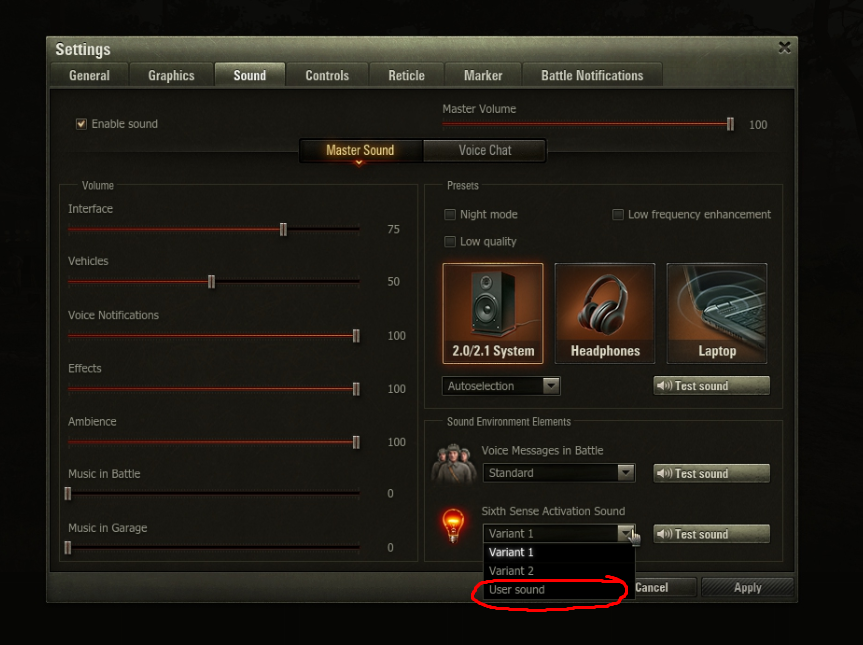863x645 pixels.
Task: Tick the Low quality checkbox
Action: (451, 241)
